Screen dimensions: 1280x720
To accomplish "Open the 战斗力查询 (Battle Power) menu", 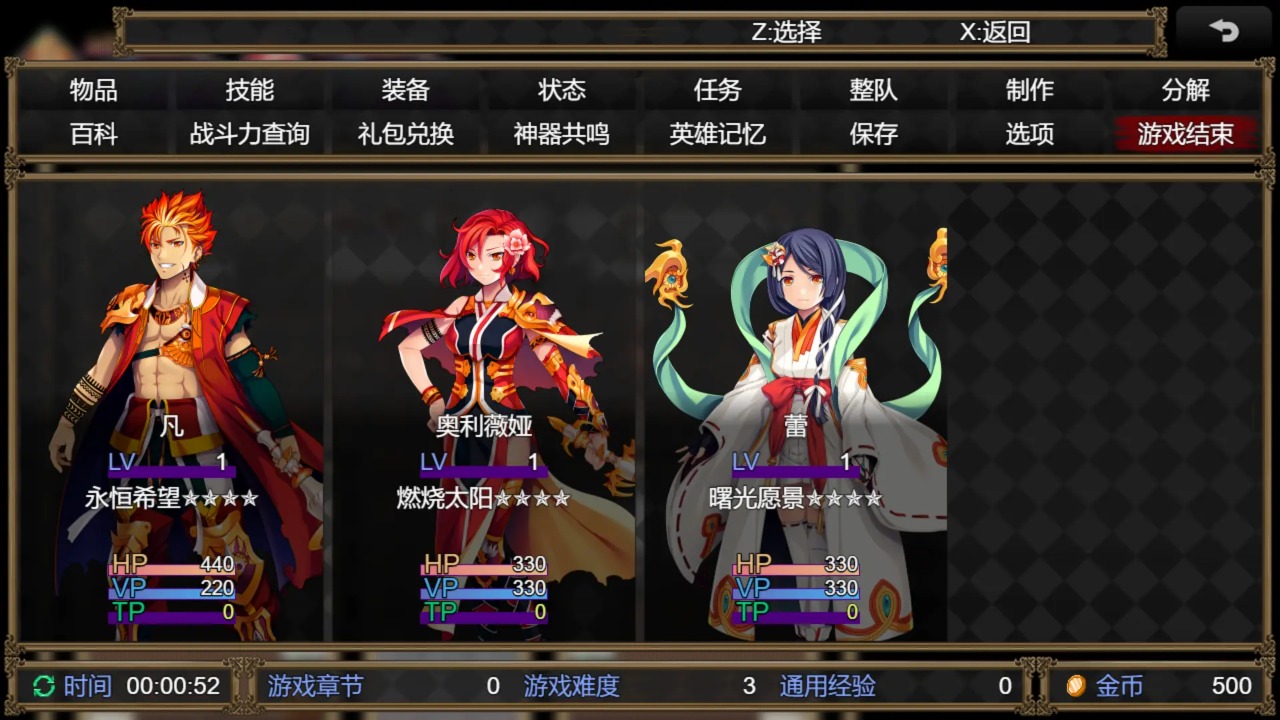I will (x=251, y=134).
